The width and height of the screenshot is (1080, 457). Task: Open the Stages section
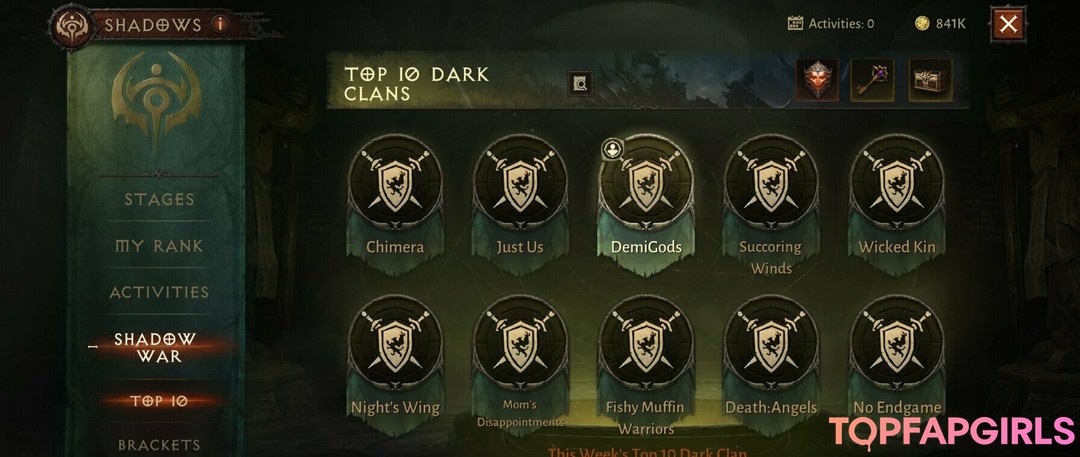pos(159,199)
